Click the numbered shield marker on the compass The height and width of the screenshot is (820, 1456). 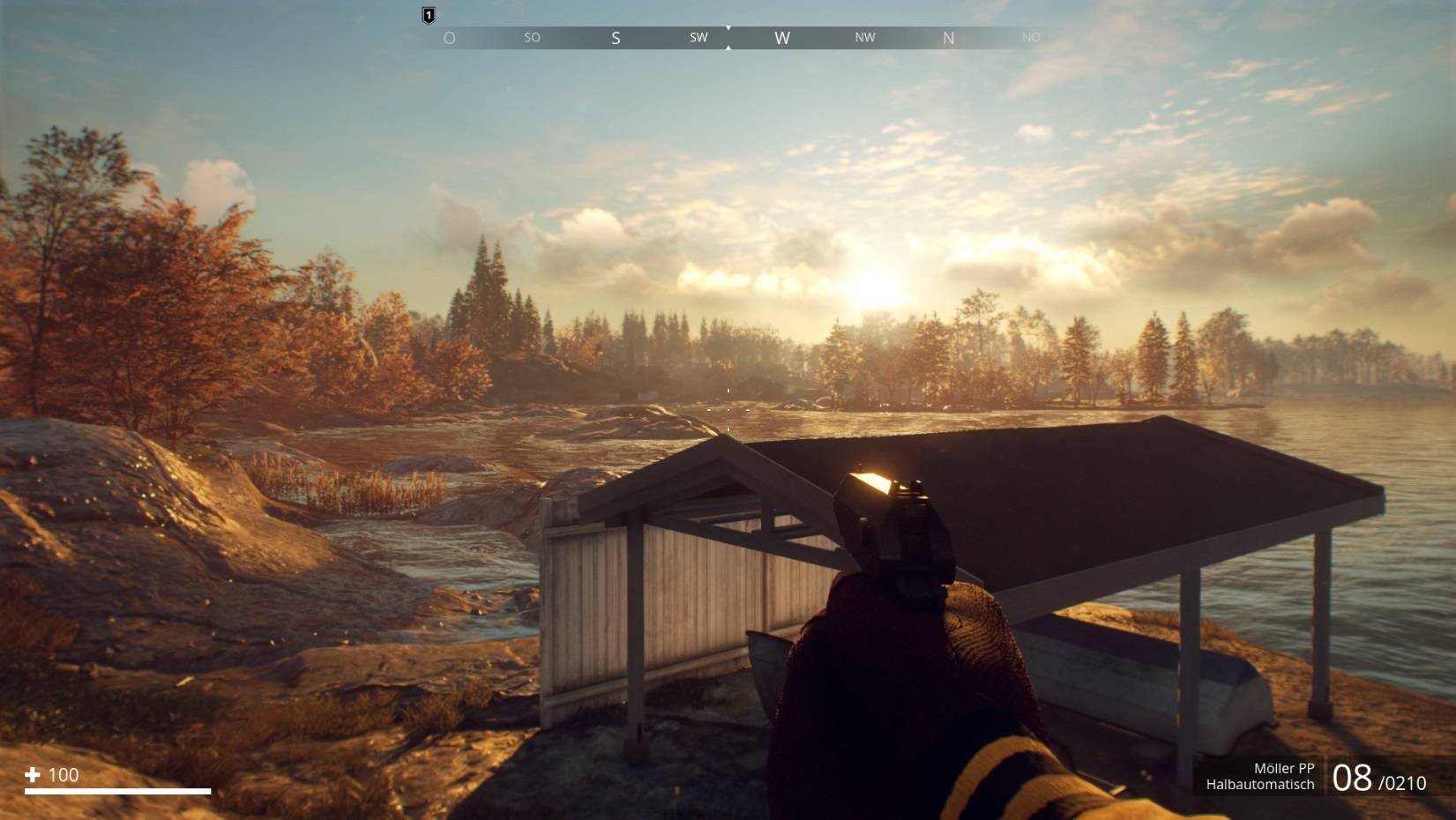click(429, 15)
